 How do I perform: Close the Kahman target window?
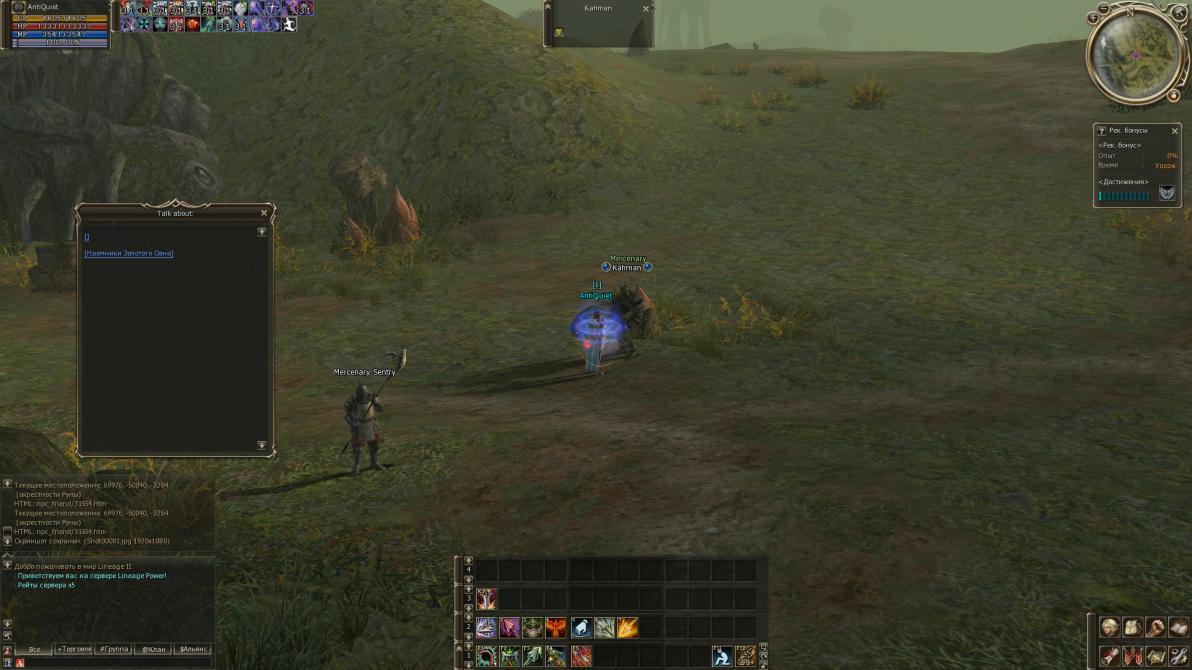coord(646,8)
